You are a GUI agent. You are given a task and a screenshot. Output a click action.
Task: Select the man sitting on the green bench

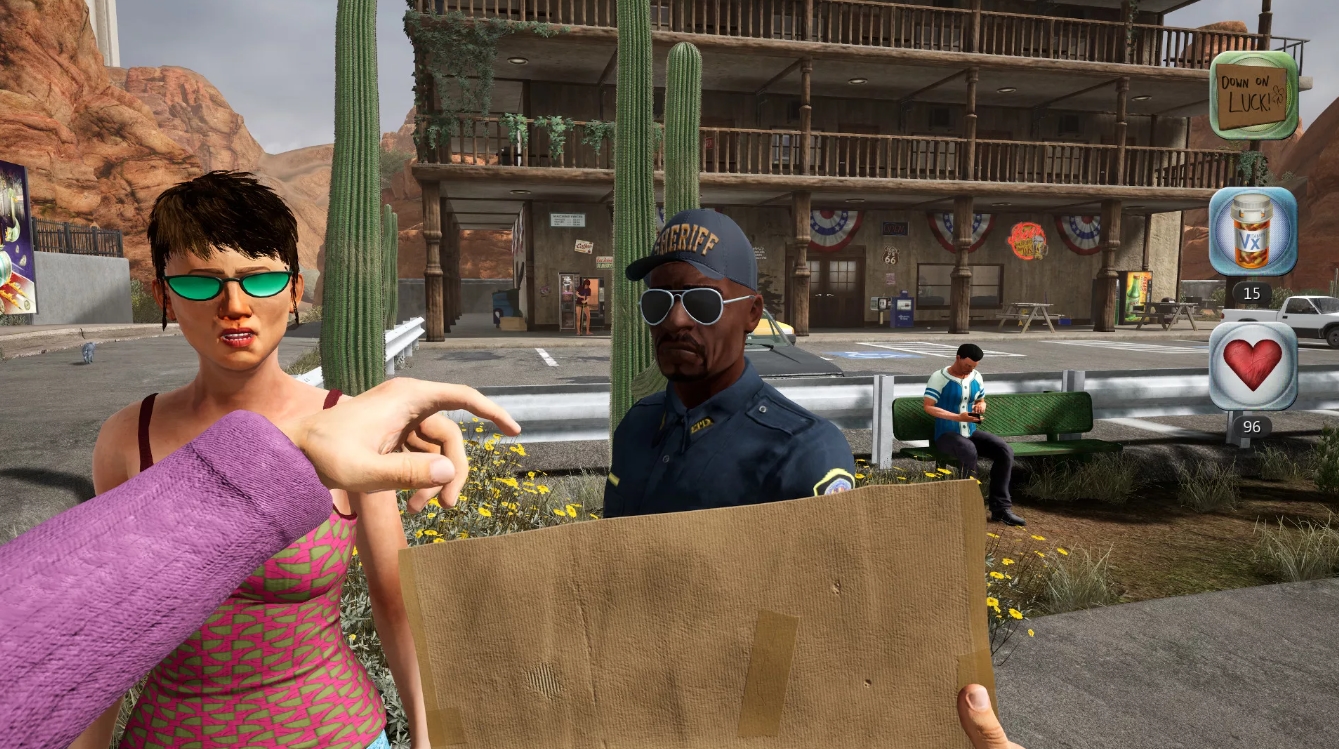(x=958, y=400)
